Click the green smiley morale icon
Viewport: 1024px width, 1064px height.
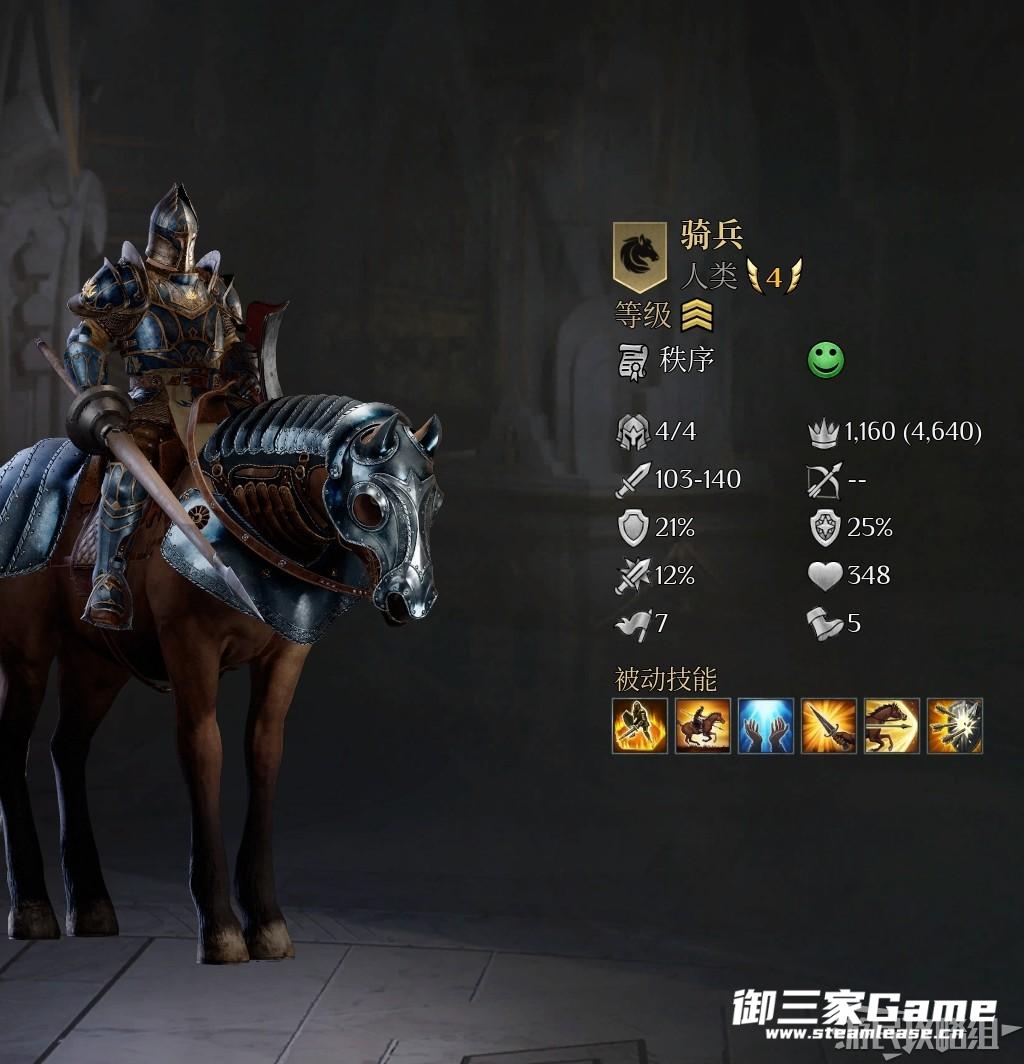[826, 361]
